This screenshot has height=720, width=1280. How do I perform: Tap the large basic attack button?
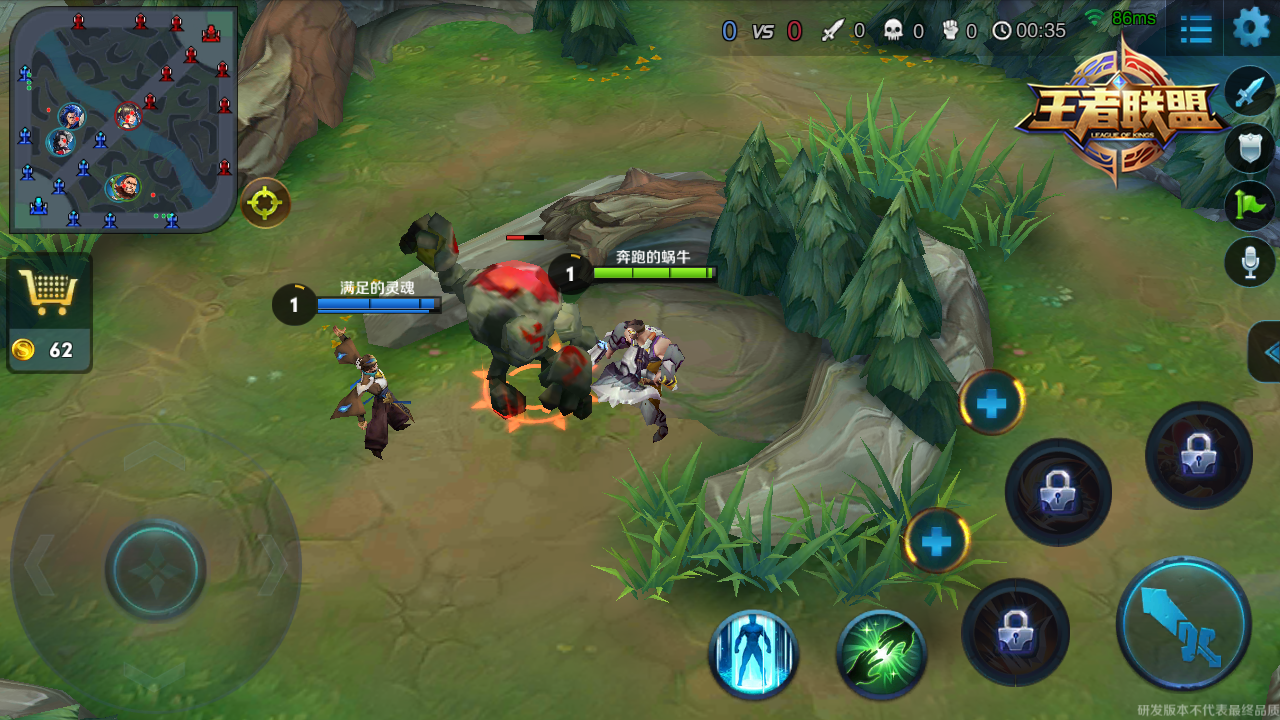click(1184, 625)
